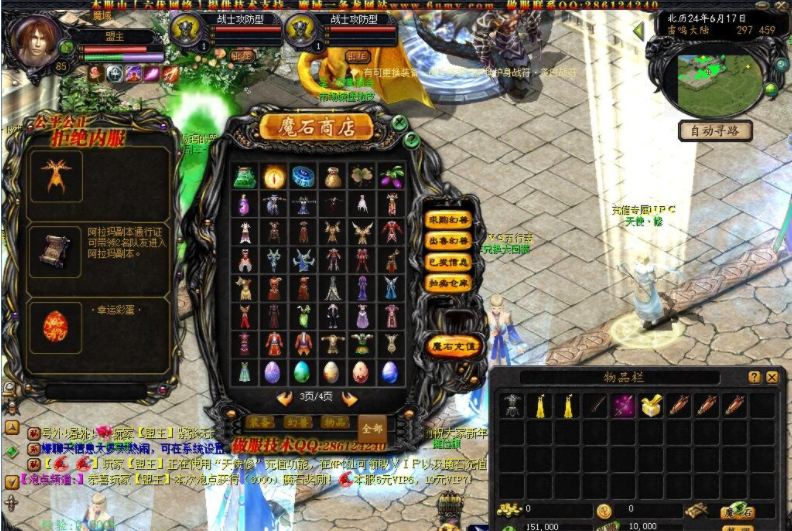Select the green potion bottle shop item

coord(245,177)
